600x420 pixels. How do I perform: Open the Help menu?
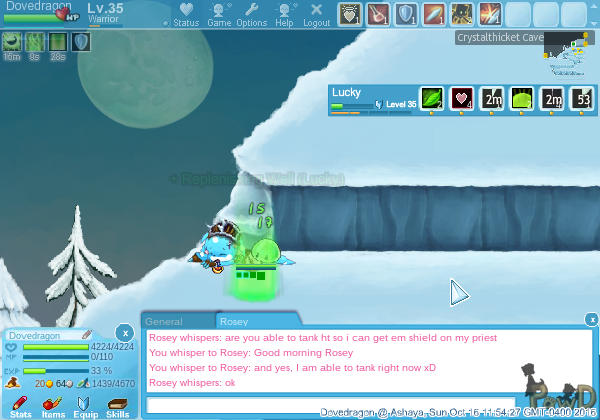[284, 14]
